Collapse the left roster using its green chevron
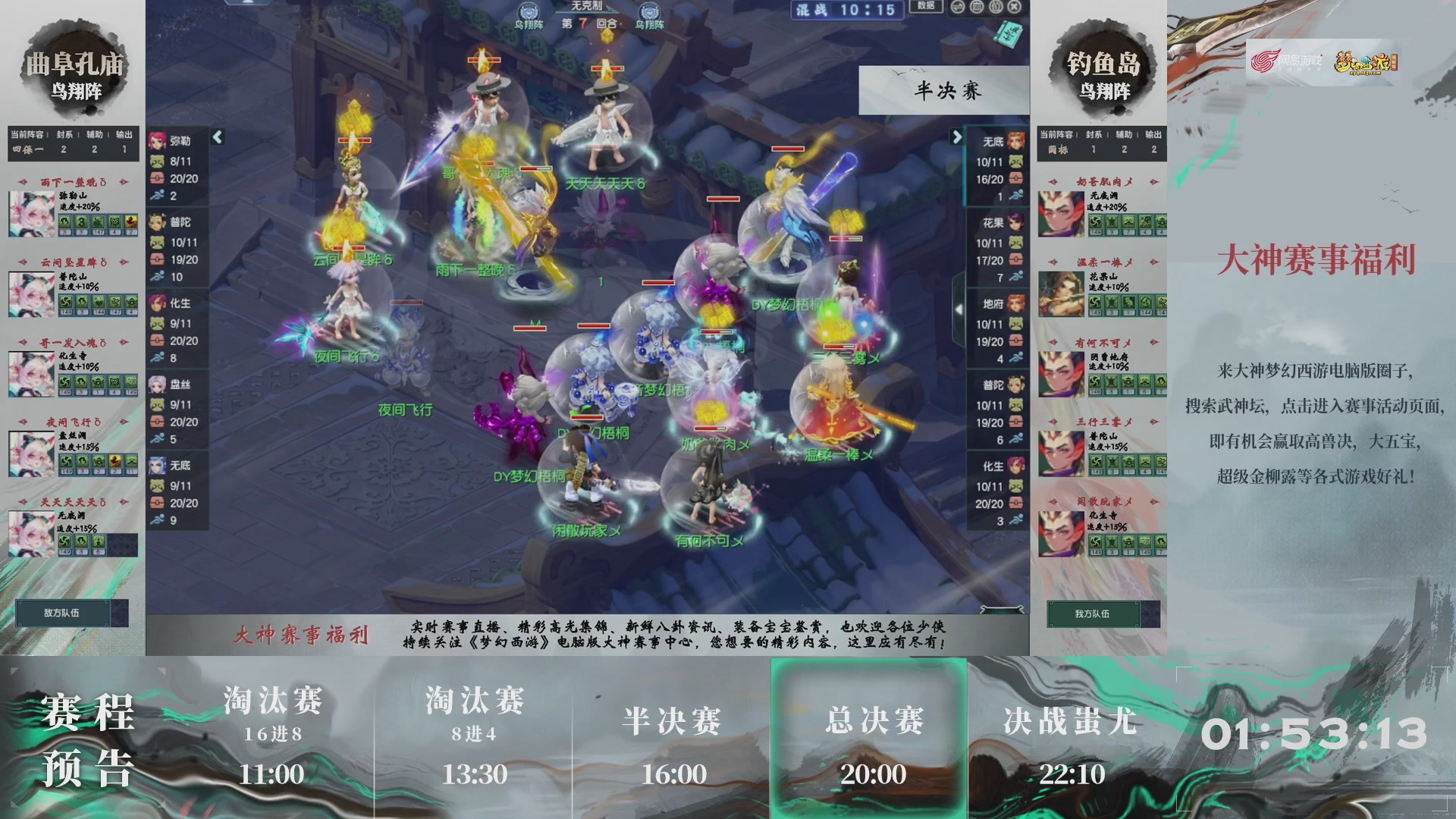 pyautogui.click(x=219, y=138)
